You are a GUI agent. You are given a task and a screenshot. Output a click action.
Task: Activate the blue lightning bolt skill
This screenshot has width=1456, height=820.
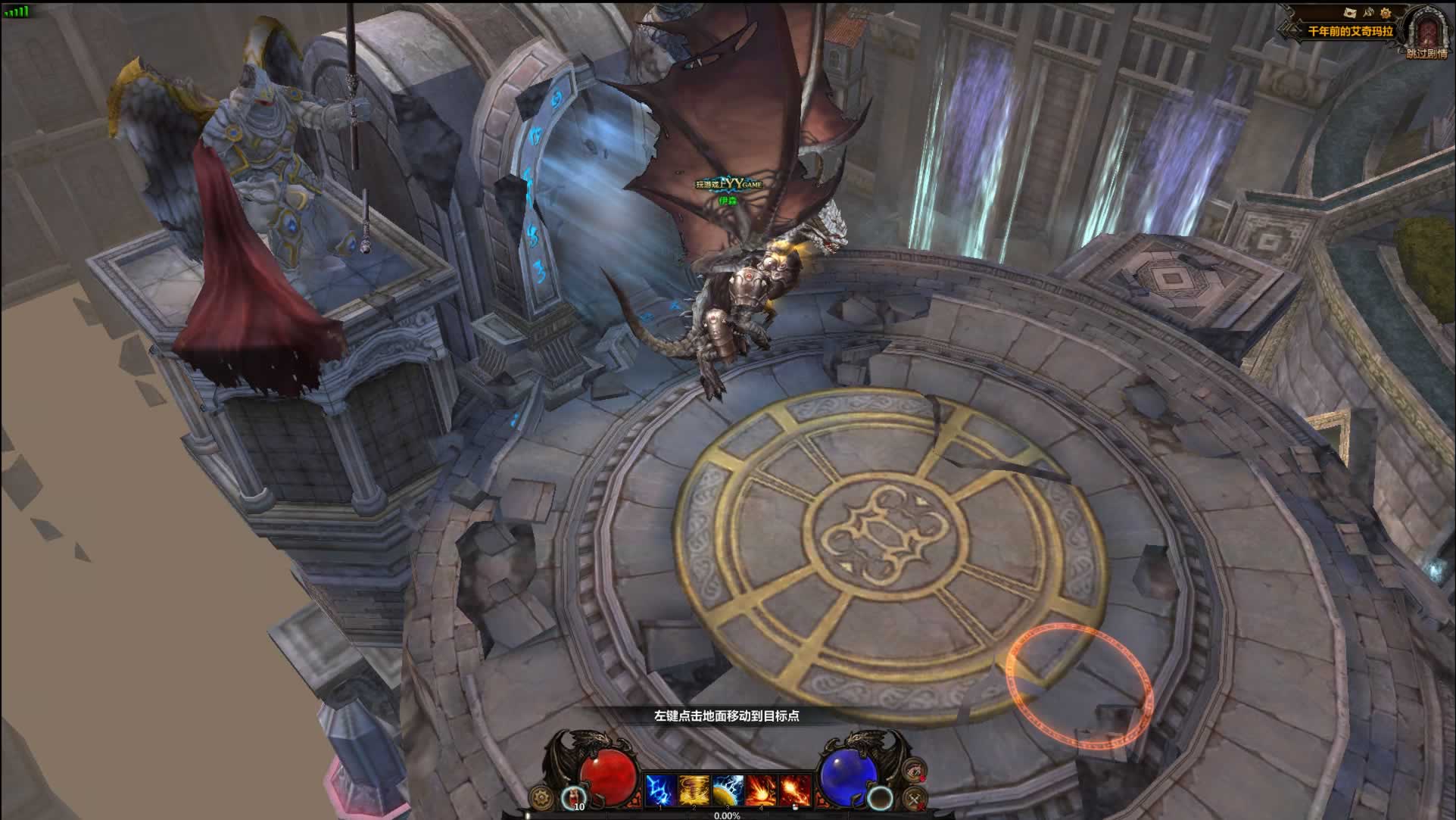[659, 791]
